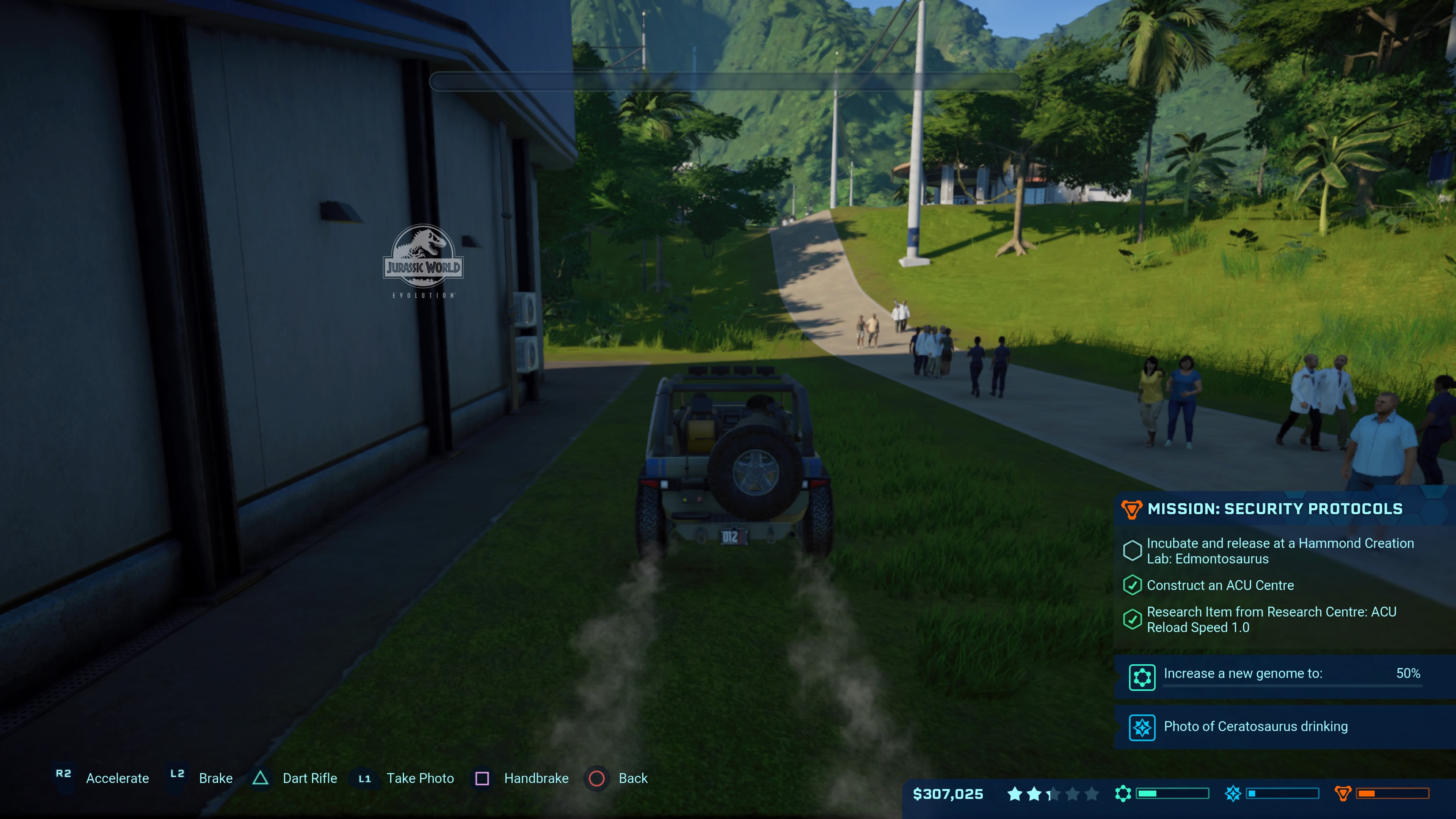Viewport: 1456px width, 819px height.
Task: Click the green science reputation icon
Action: click(x=1122, y=794)
